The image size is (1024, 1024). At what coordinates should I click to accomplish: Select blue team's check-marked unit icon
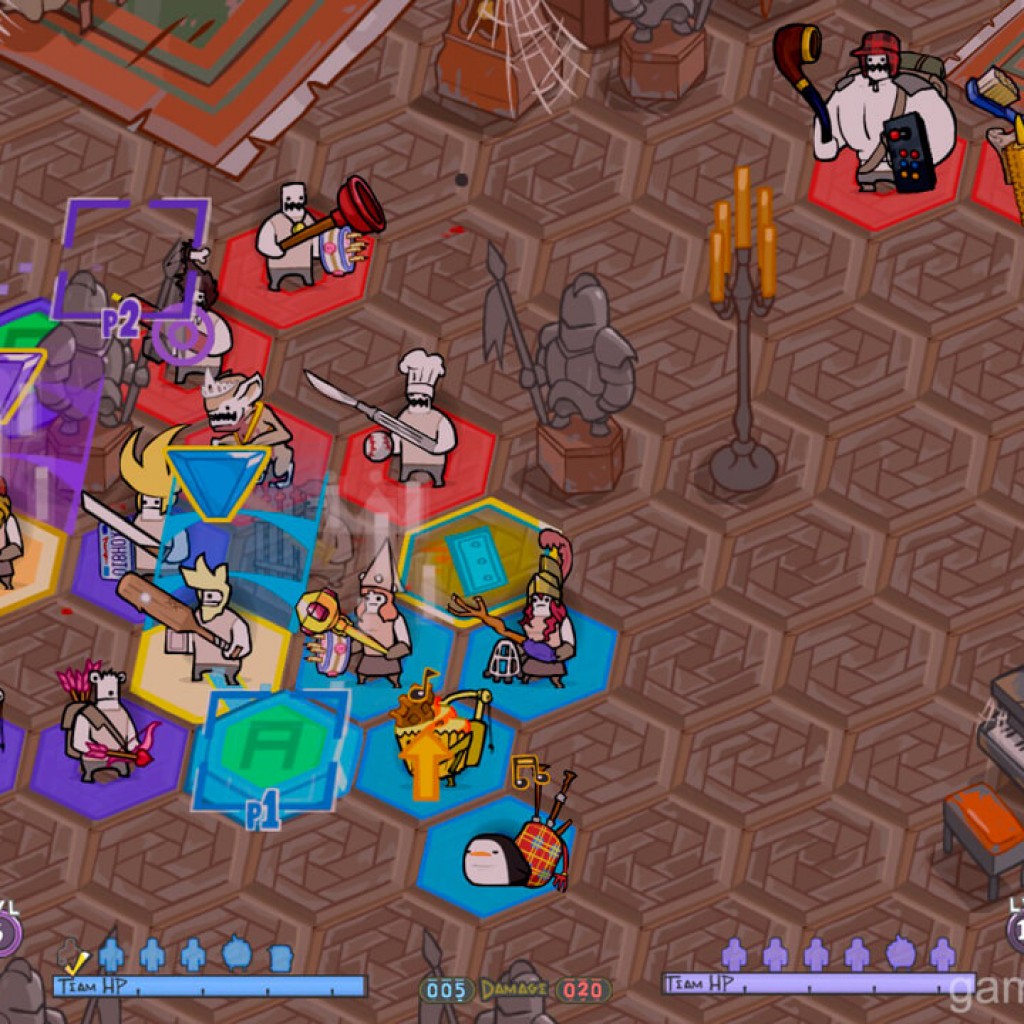point(71,956)
